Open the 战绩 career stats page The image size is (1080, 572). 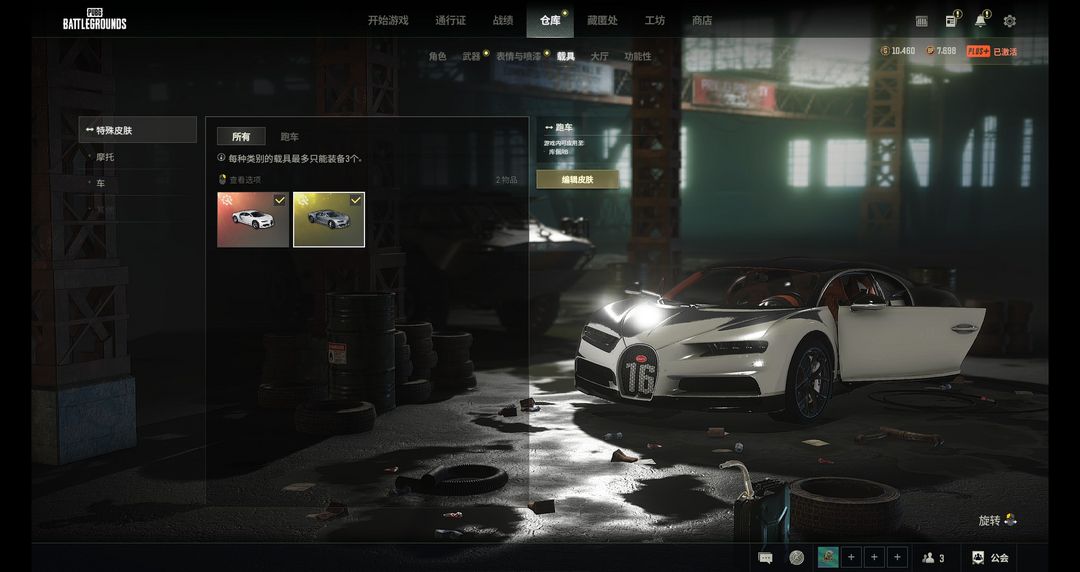click(503, 20)
